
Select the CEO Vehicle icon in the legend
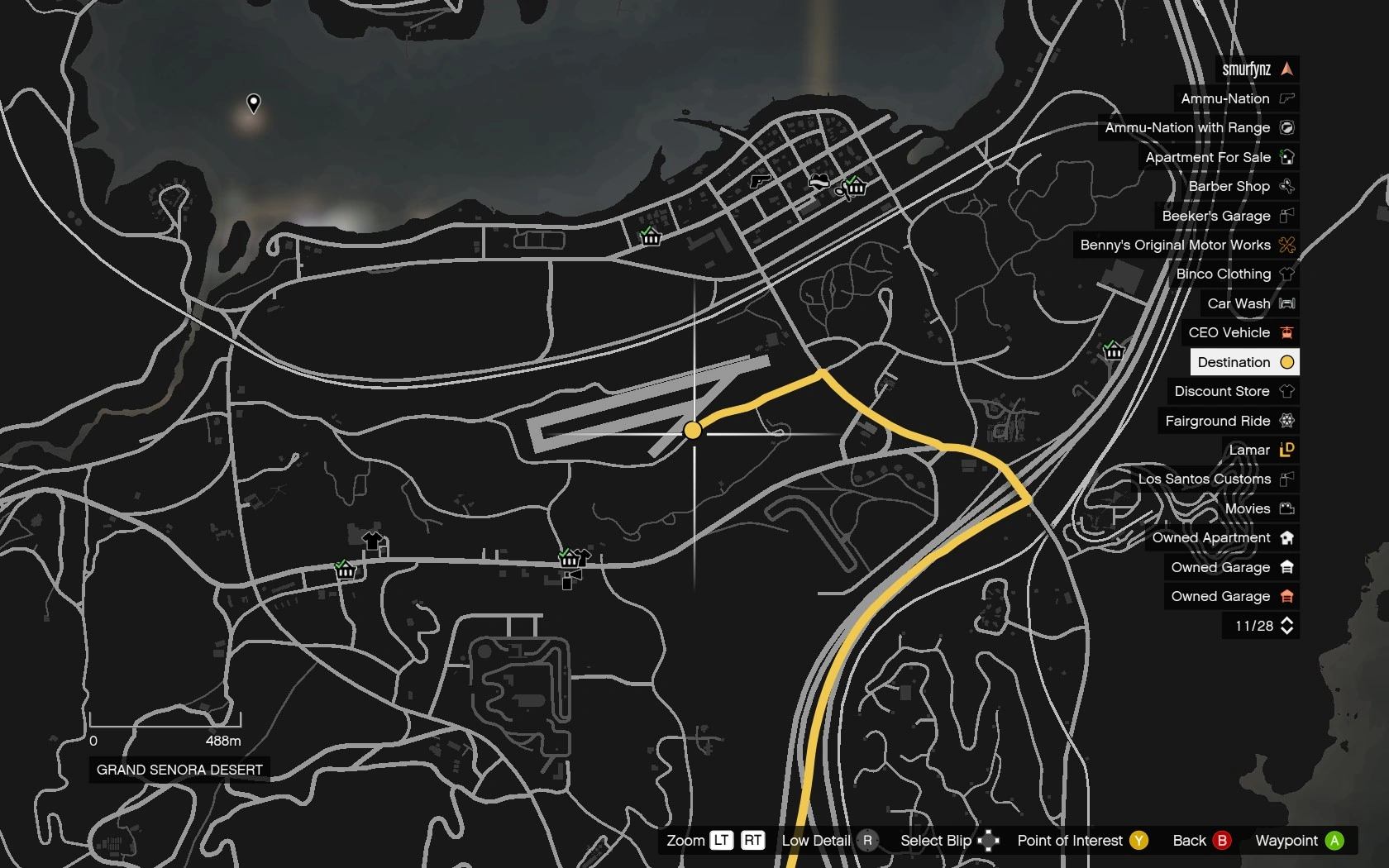tap(1286, 332)
